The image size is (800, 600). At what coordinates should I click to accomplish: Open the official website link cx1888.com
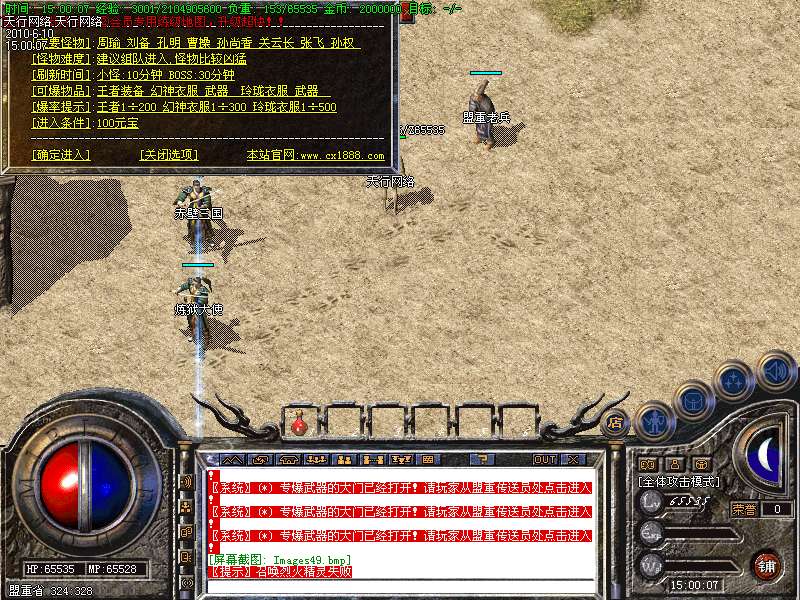click(x=315, y=156)
